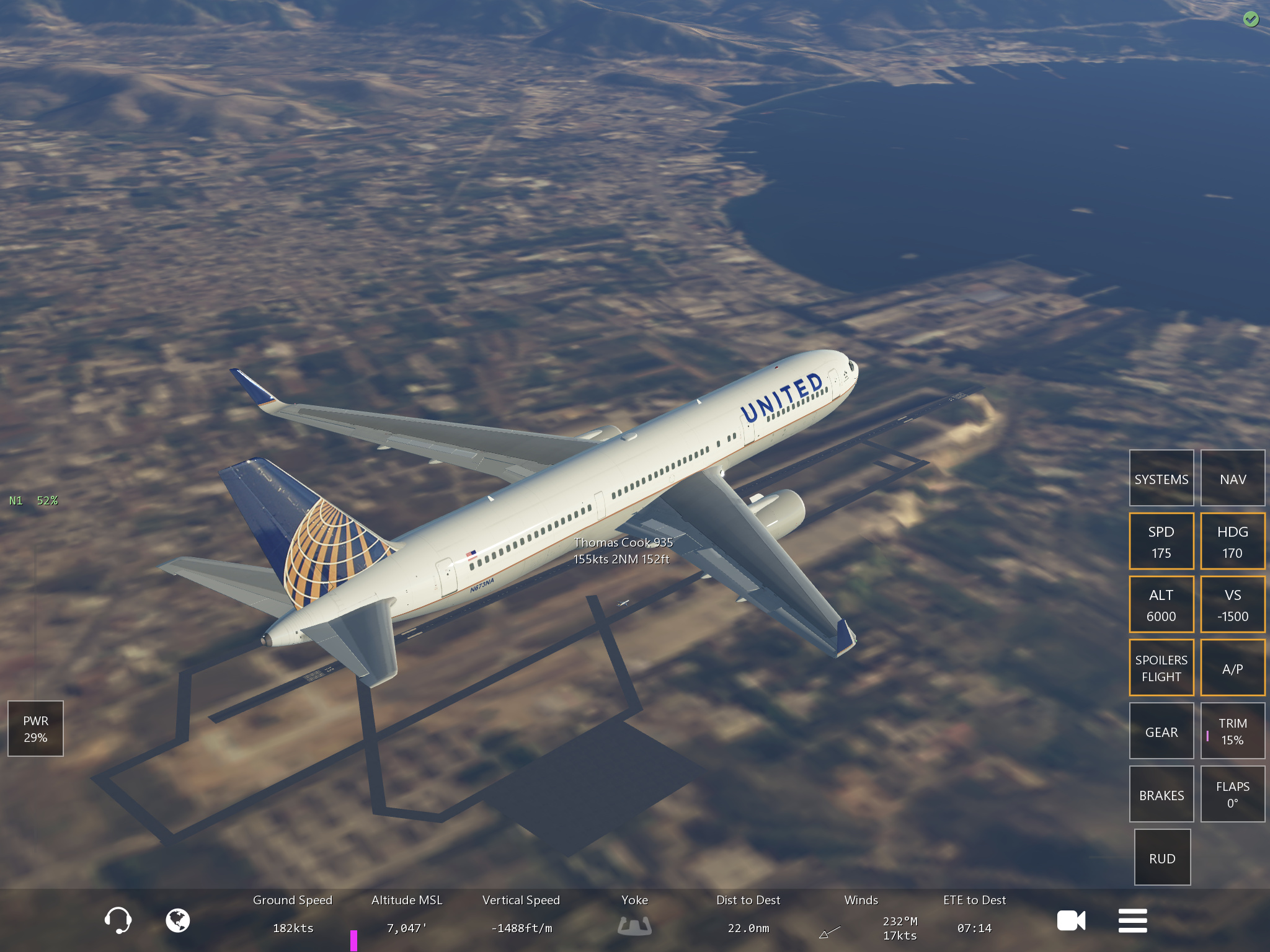Adjust the TRIM 15% control

[1232, 731]
